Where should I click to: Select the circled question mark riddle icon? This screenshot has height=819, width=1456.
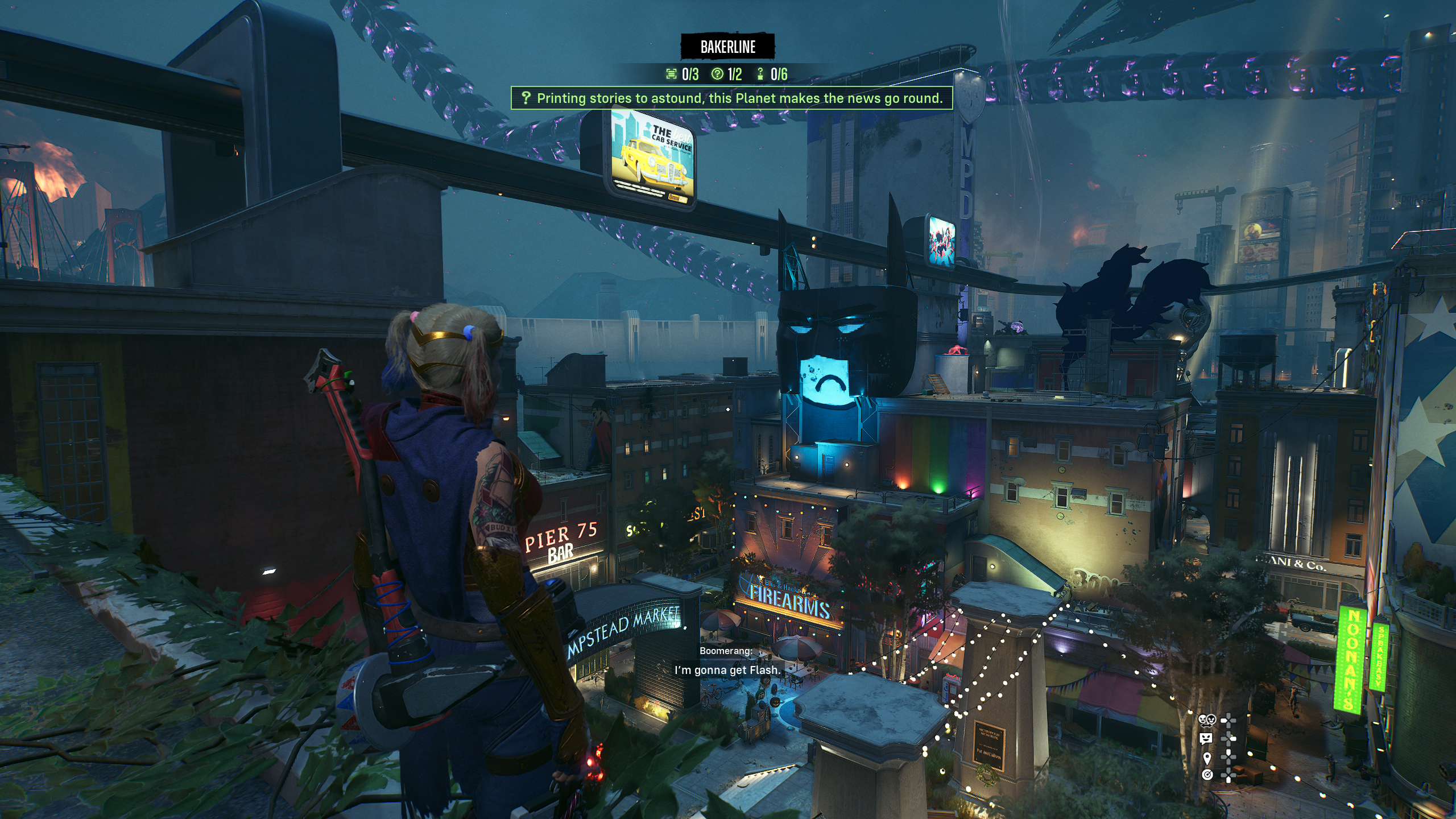pos(718,74)
